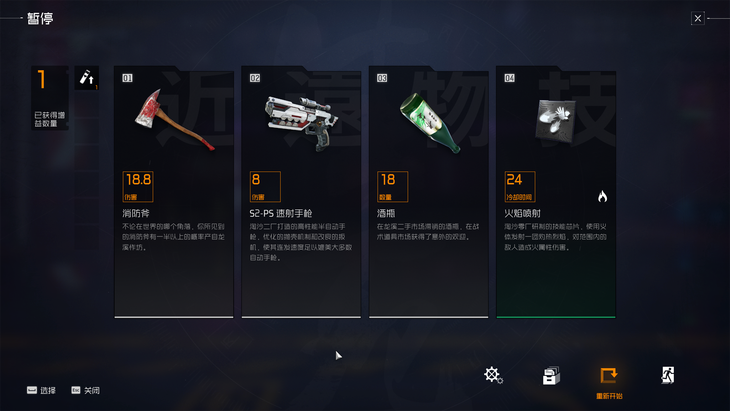
Task: Open the file drawer archive icon
Action: [550, 376]
